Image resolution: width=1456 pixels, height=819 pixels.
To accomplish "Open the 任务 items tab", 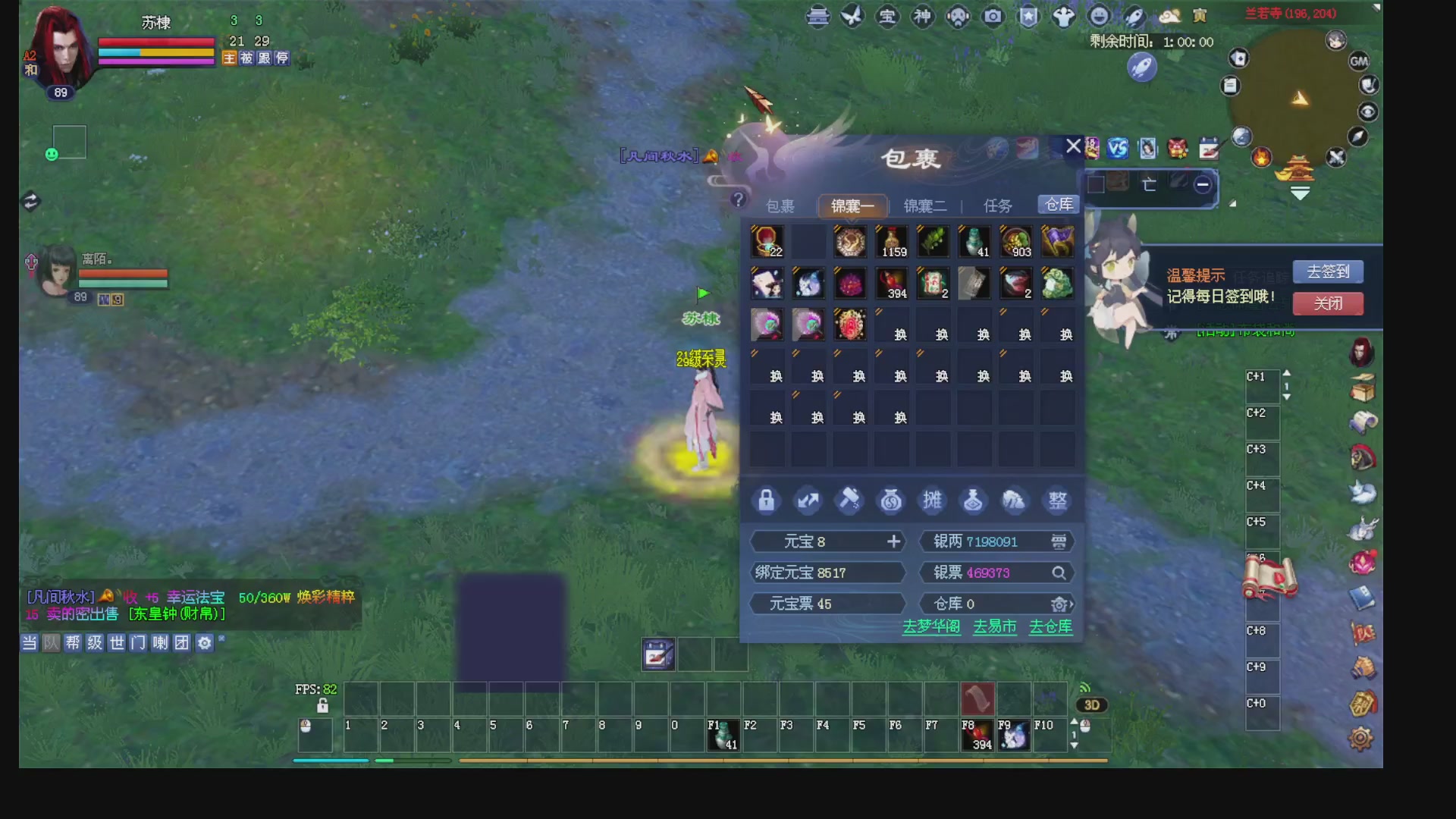I will pyautogui.click(x=997, y=206).
